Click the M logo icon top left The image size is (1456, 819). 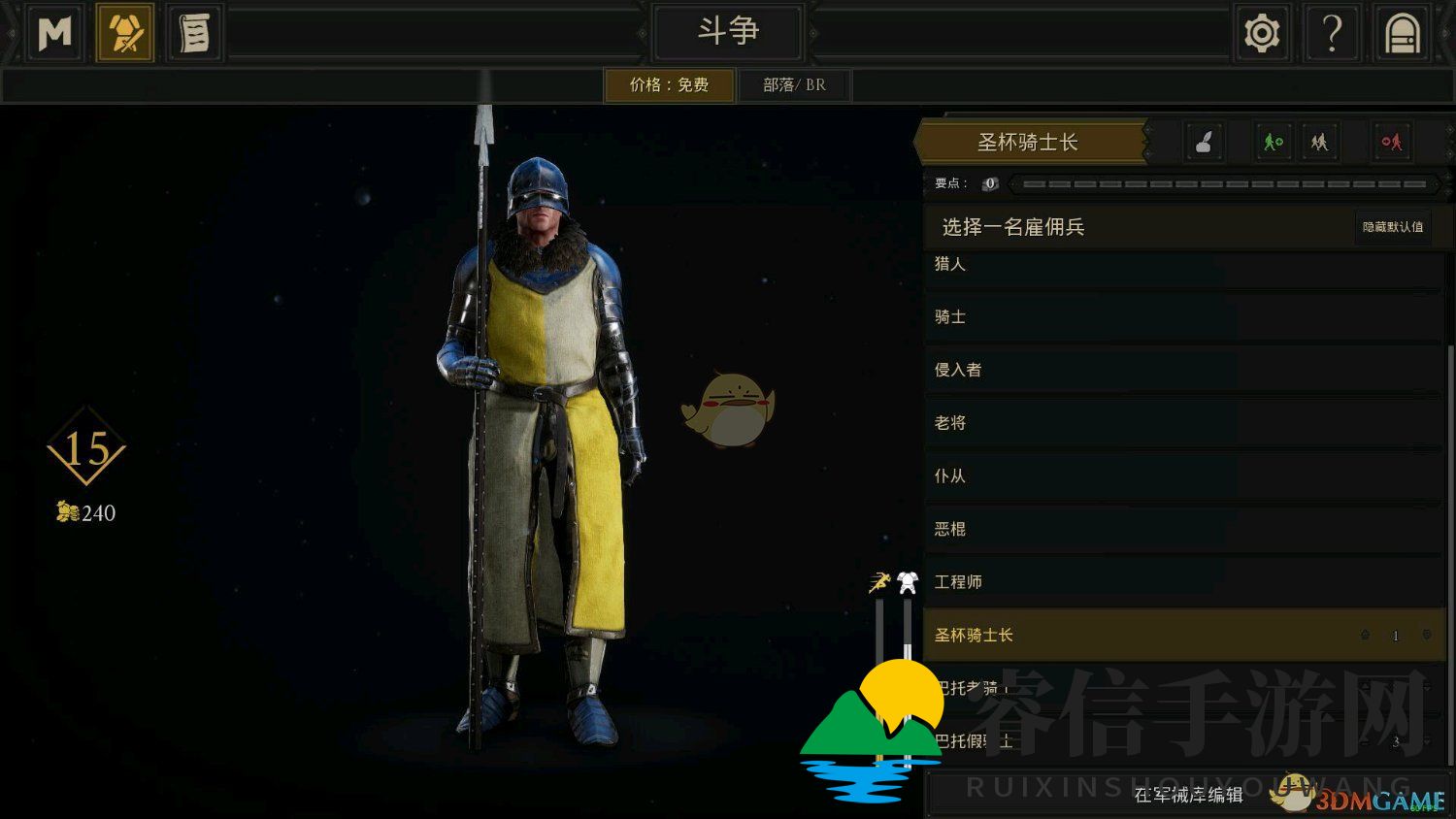53,32
